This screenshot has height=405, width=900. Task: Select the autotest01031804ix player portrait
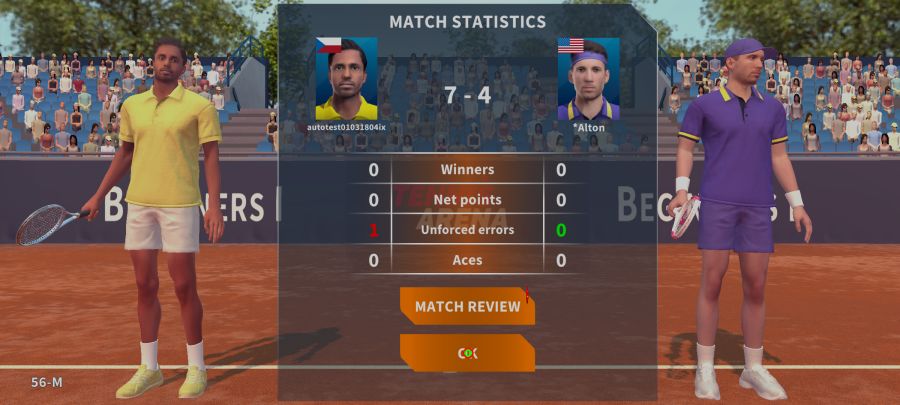(x=346, y=79)
